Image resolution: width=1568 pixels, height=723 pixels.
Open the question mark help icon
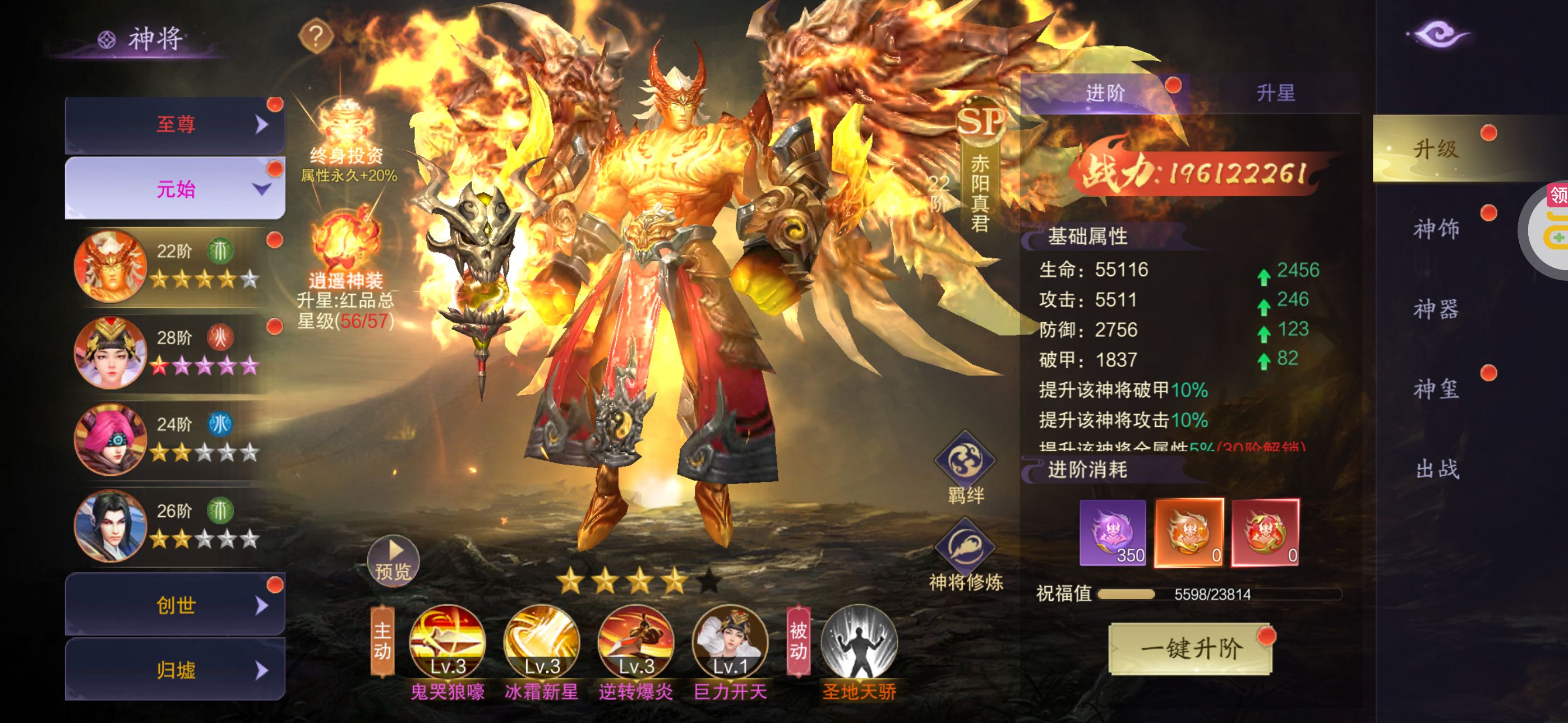[x=316, y=37]
